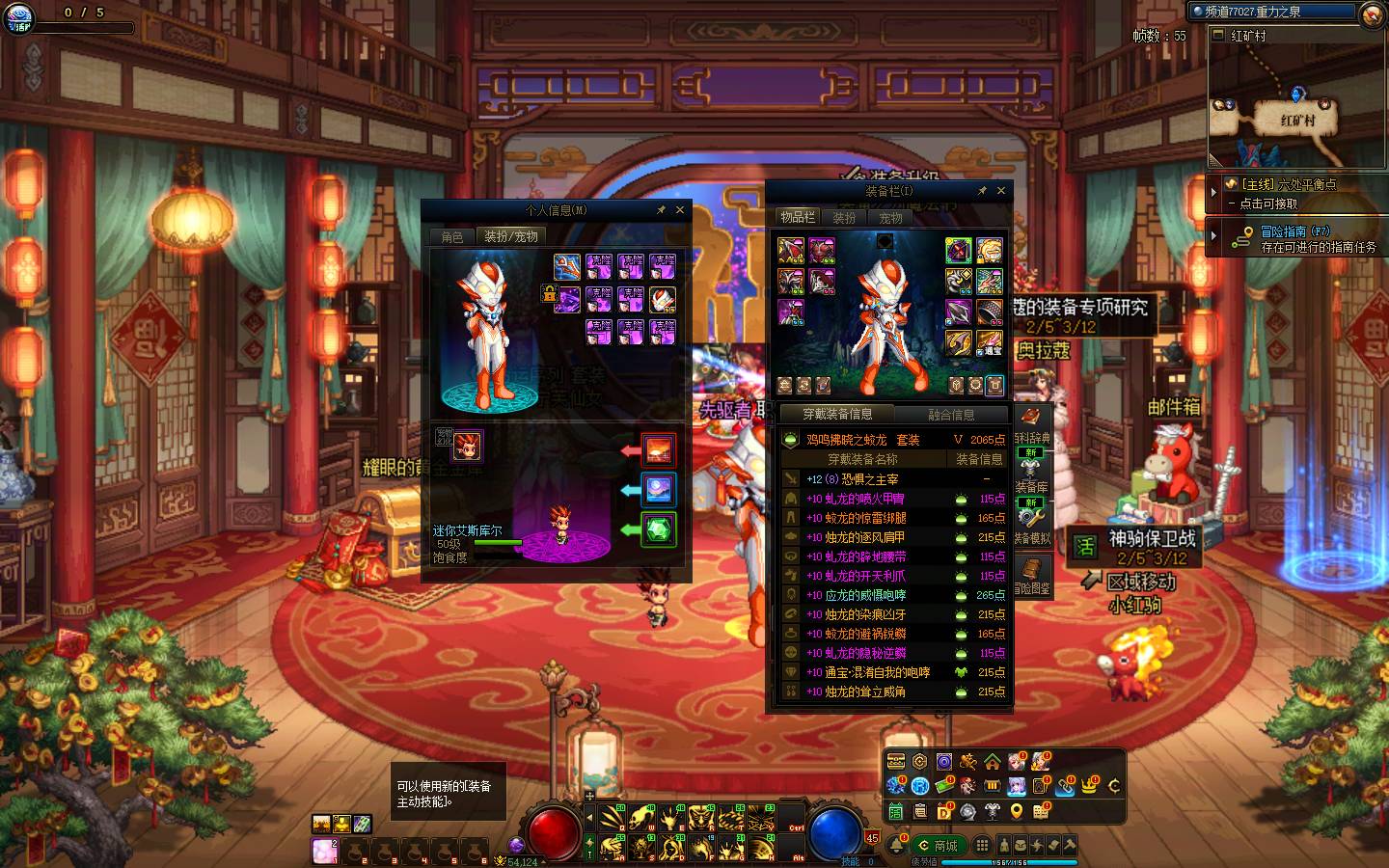Open the 商城 shop button
Image resolution: width=1389 pixels, height=868 pixels.
click(x=939, y=846)
